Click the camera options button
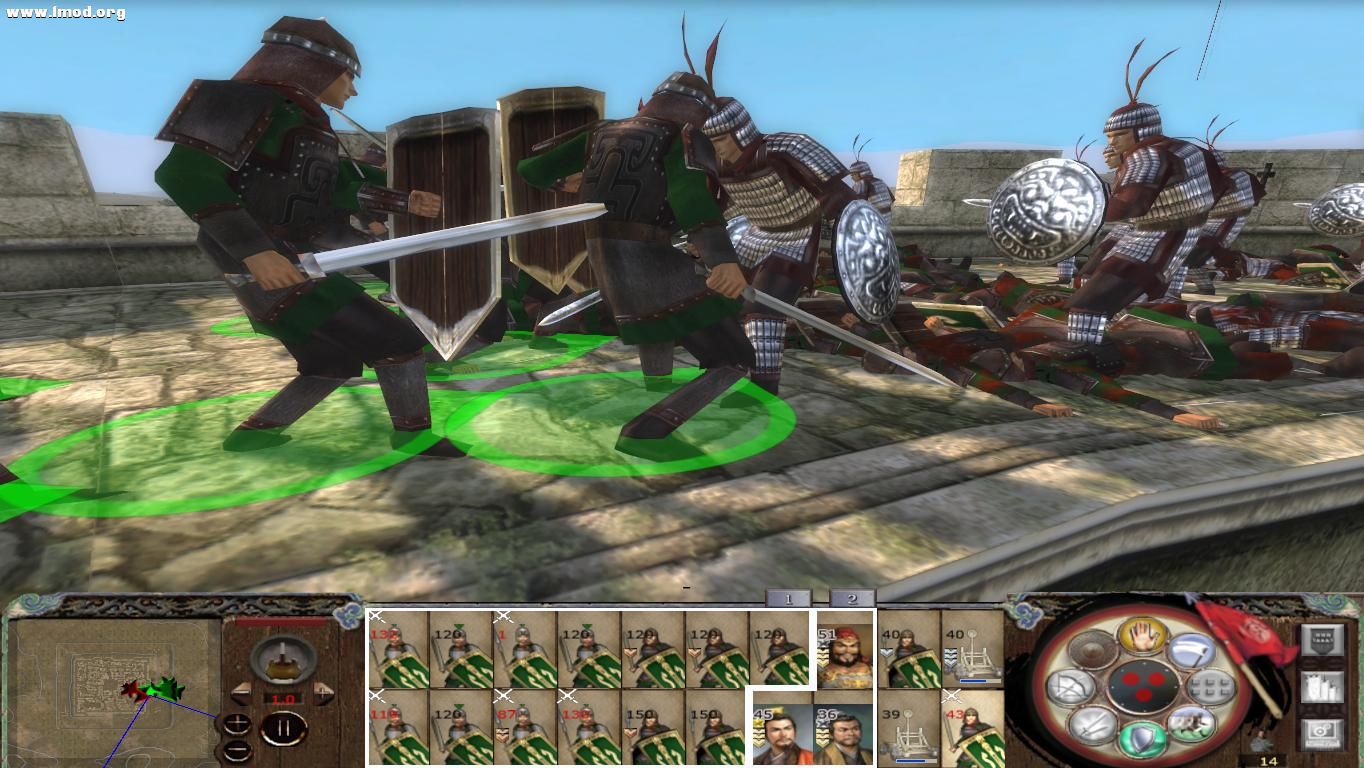 (x=1321, y=732)
